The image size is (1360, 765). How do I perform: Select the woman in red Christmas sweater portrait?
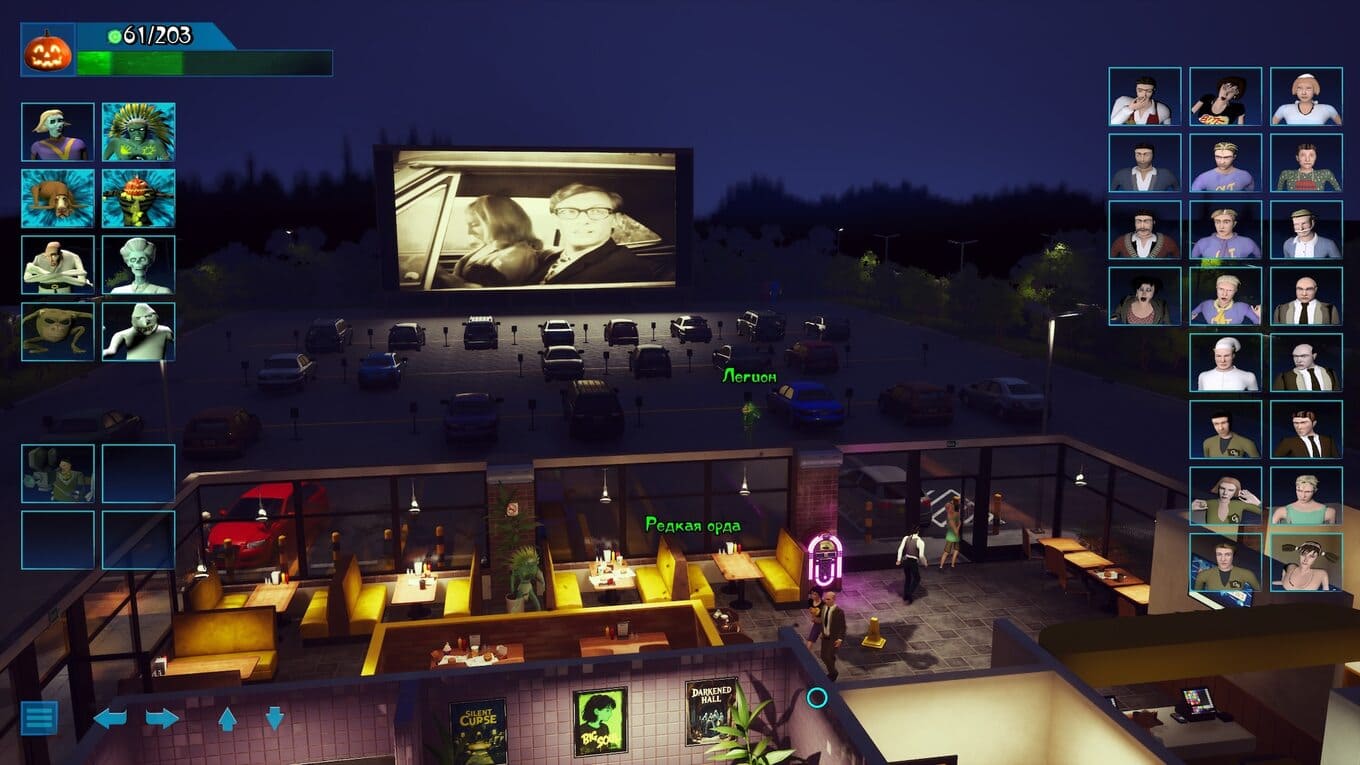(1306, 162)
